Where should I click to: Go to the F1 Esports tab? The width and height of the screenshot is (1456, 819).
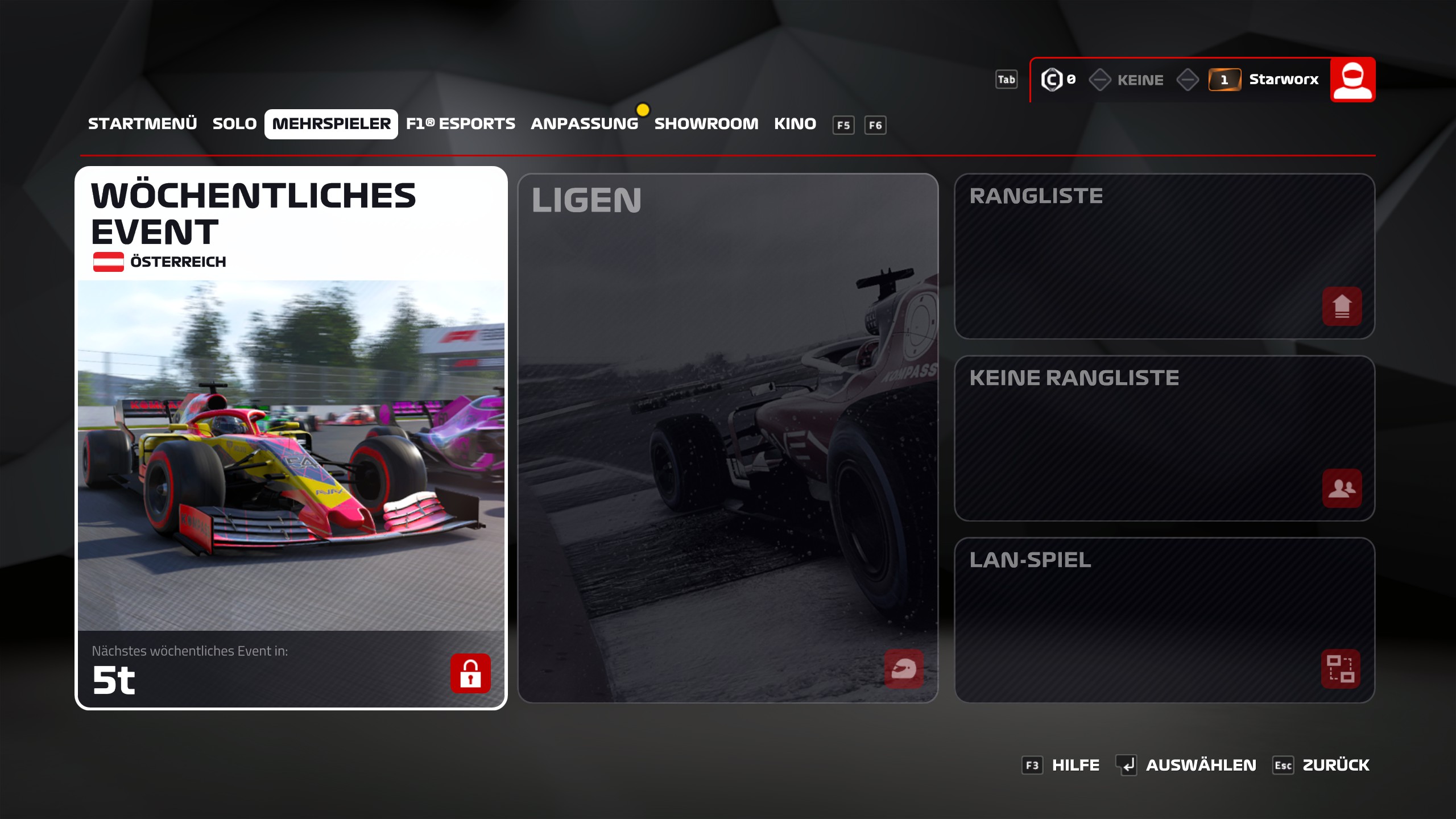(x=460, y=124)
